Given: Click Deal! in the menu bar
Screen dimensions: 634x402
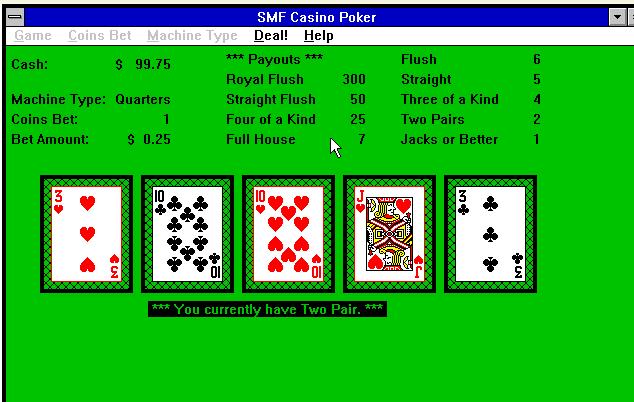Looking at the screenshot, I should point(271,36).
